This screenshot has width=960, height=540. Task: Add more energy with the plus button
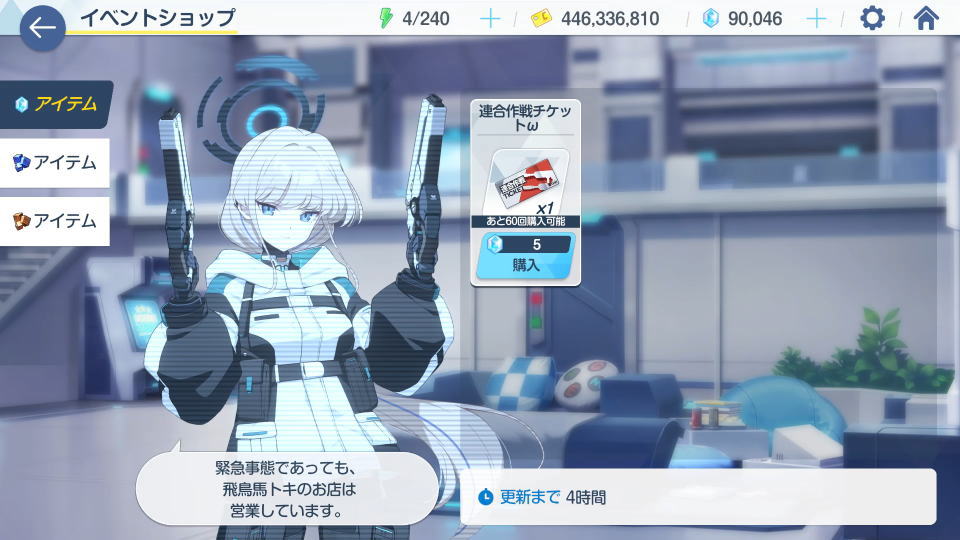pos(490,18)
